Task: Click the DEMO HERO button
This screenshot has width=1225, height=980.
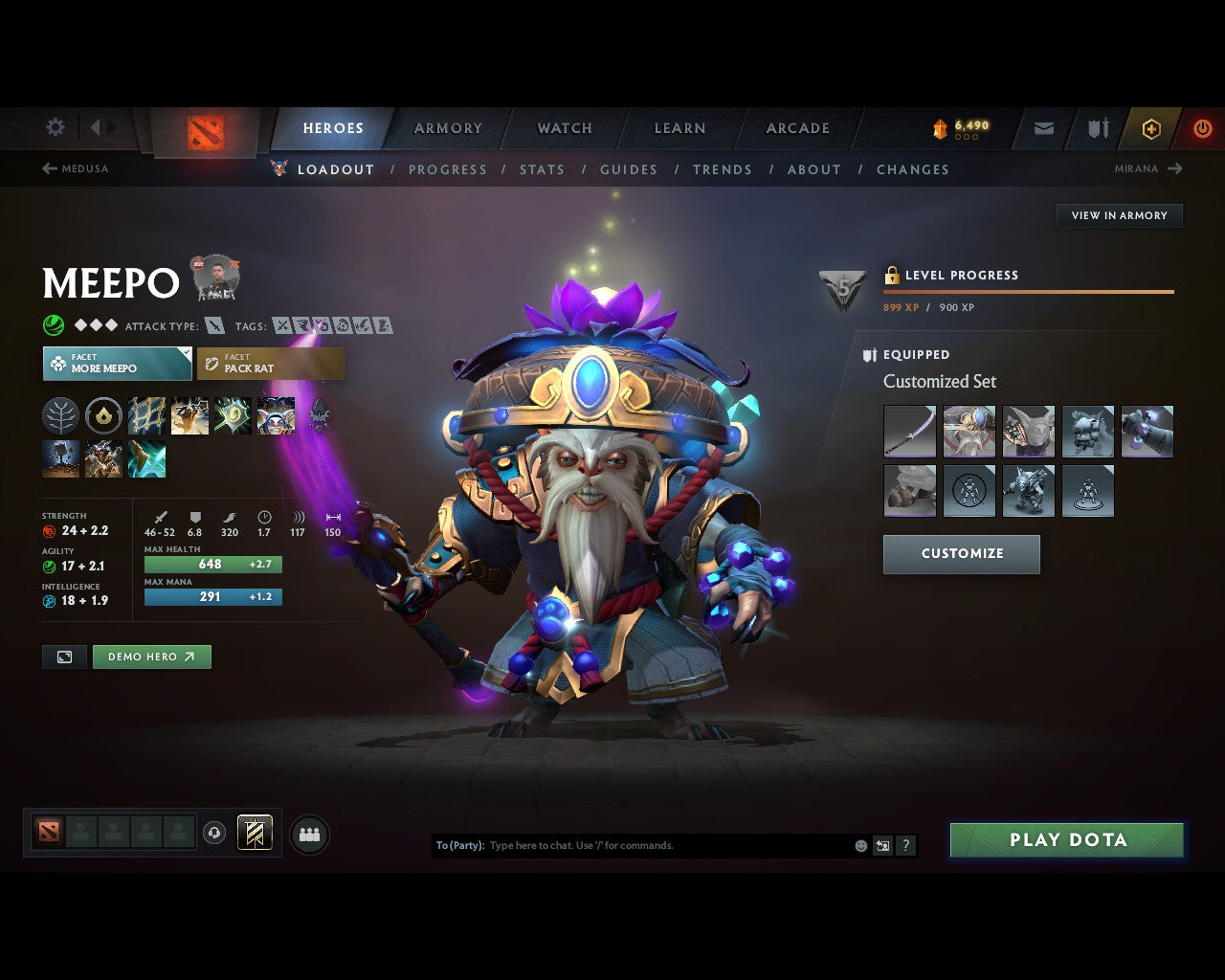Action: (x=151, y=657)
